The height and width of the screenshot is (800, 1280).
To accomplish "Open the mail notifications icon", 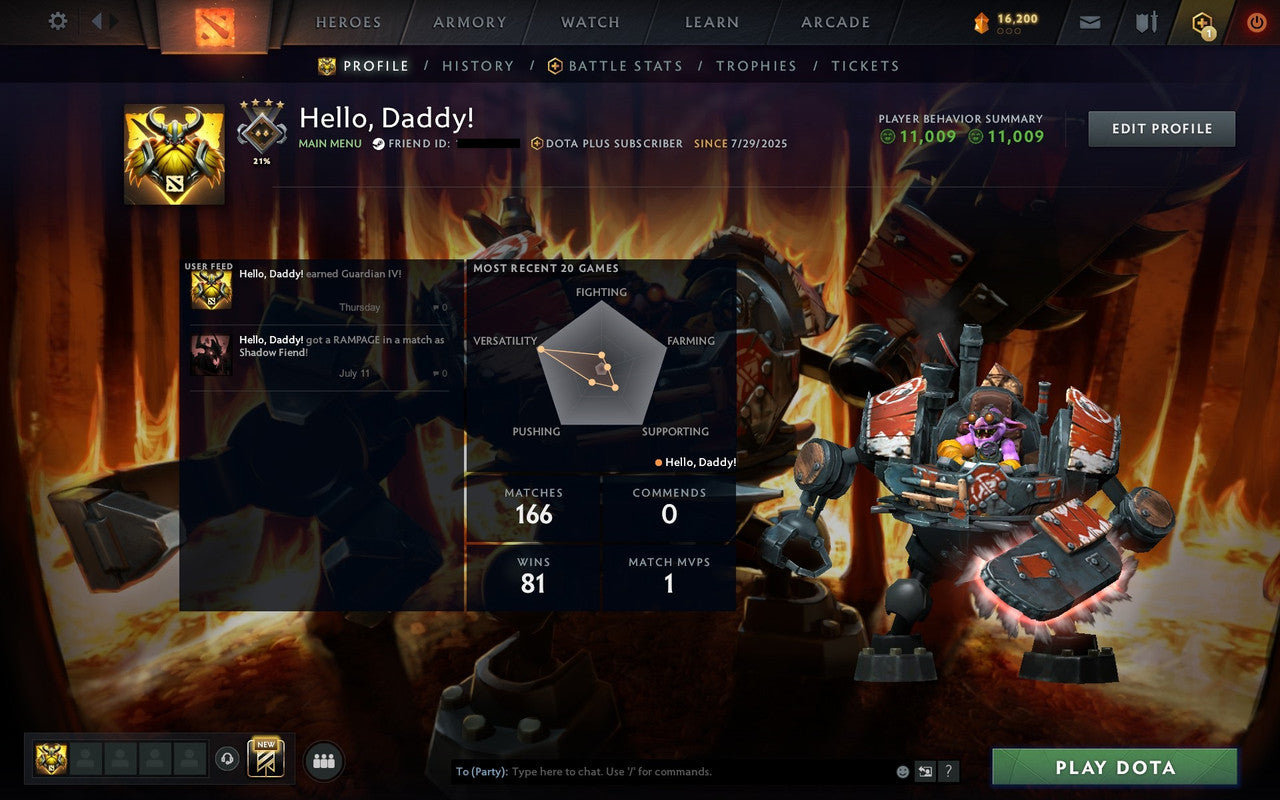I will coord(1089,21).
